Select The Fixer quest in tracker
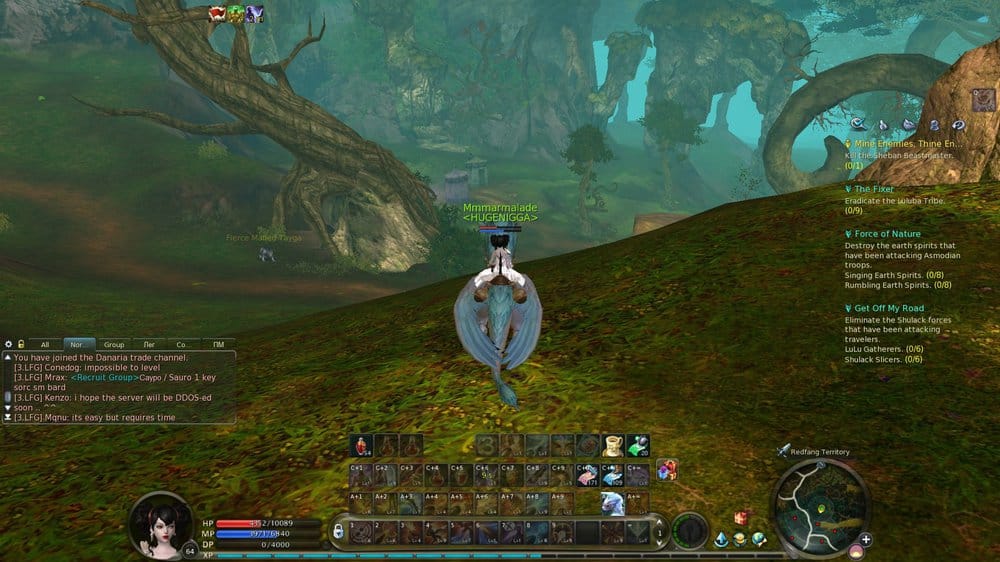The image size is (1000, 562). 874,189
